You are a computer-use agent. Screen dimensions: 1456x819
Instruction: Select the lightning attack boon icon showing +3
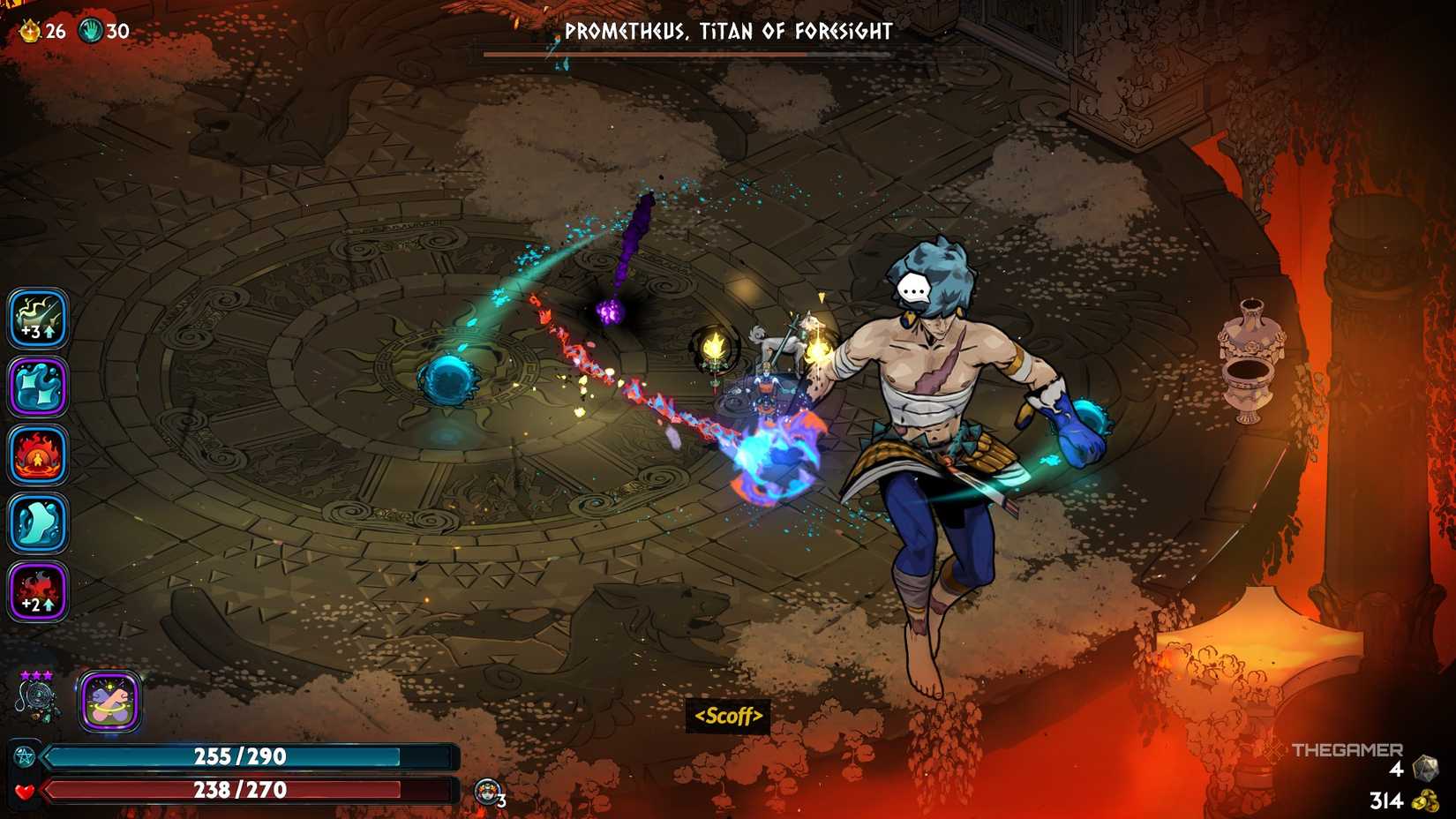[39, 319]
